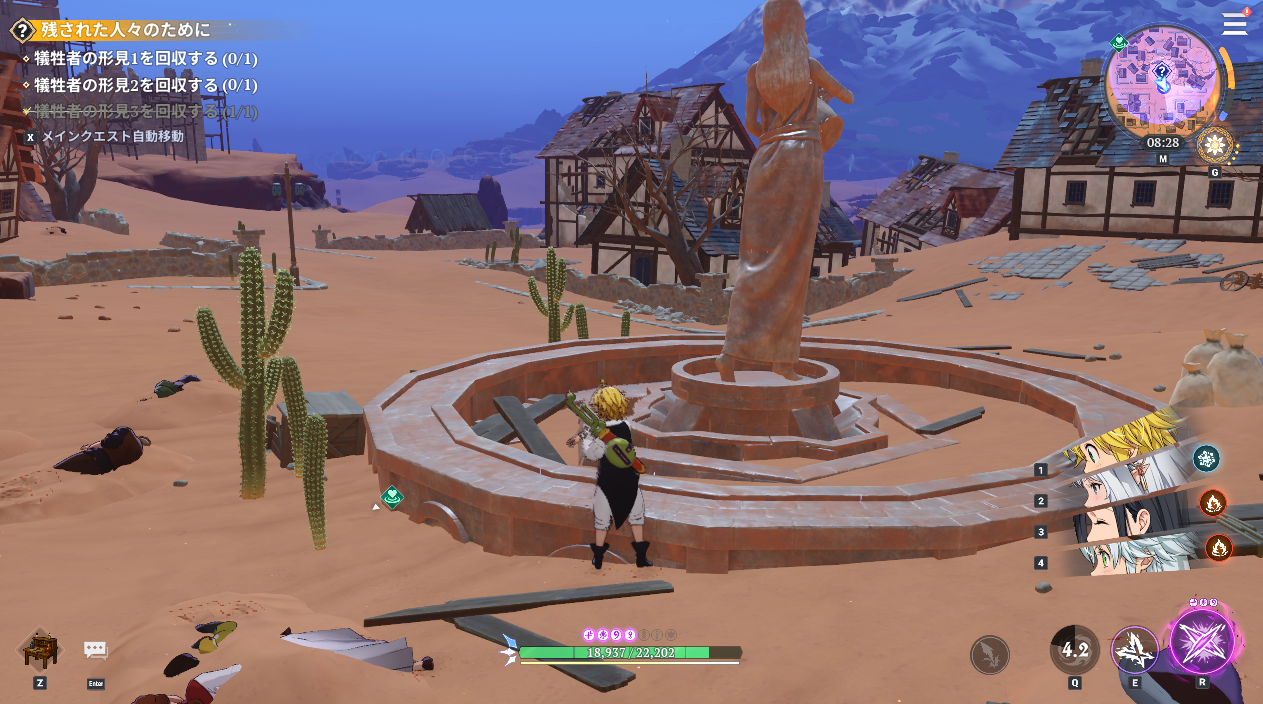The height and width of the screenshot is (704, 1263).
Task: Start メインクエスト自動移動 auto-travel
Action: click(x=112, y=136)
